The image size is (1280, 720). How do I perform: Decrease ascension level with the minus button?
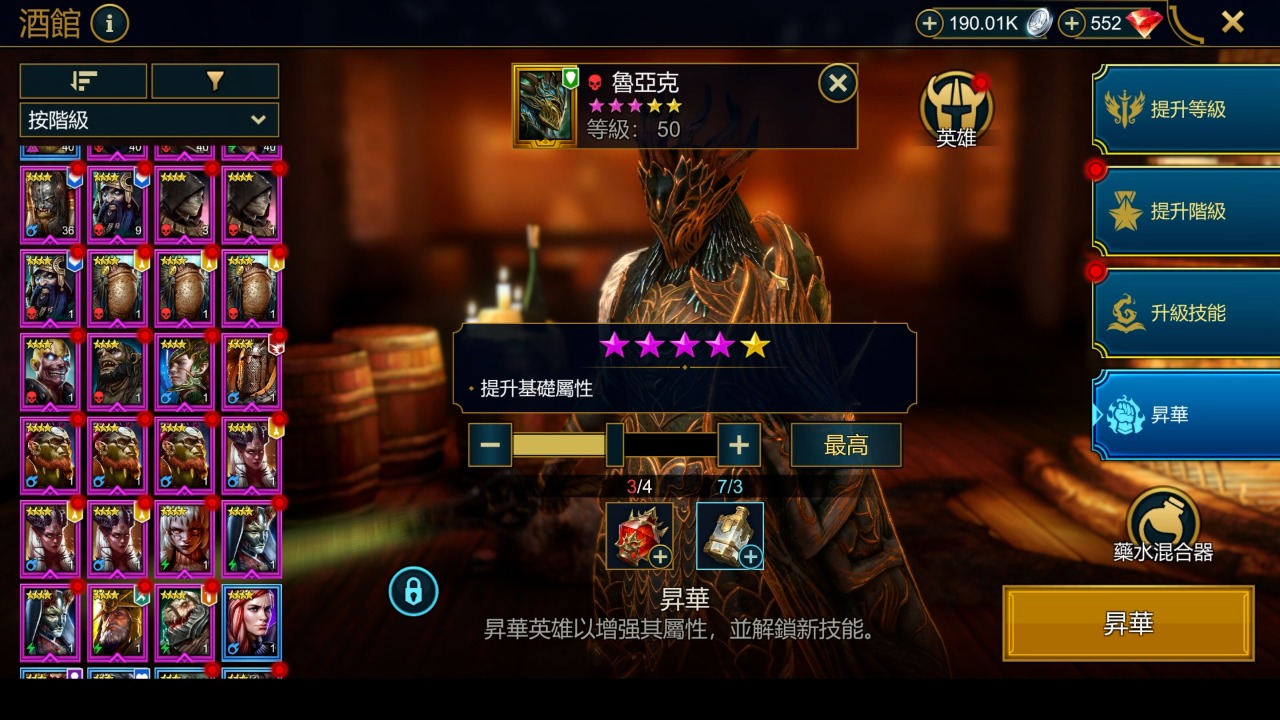tap(490, 445)
